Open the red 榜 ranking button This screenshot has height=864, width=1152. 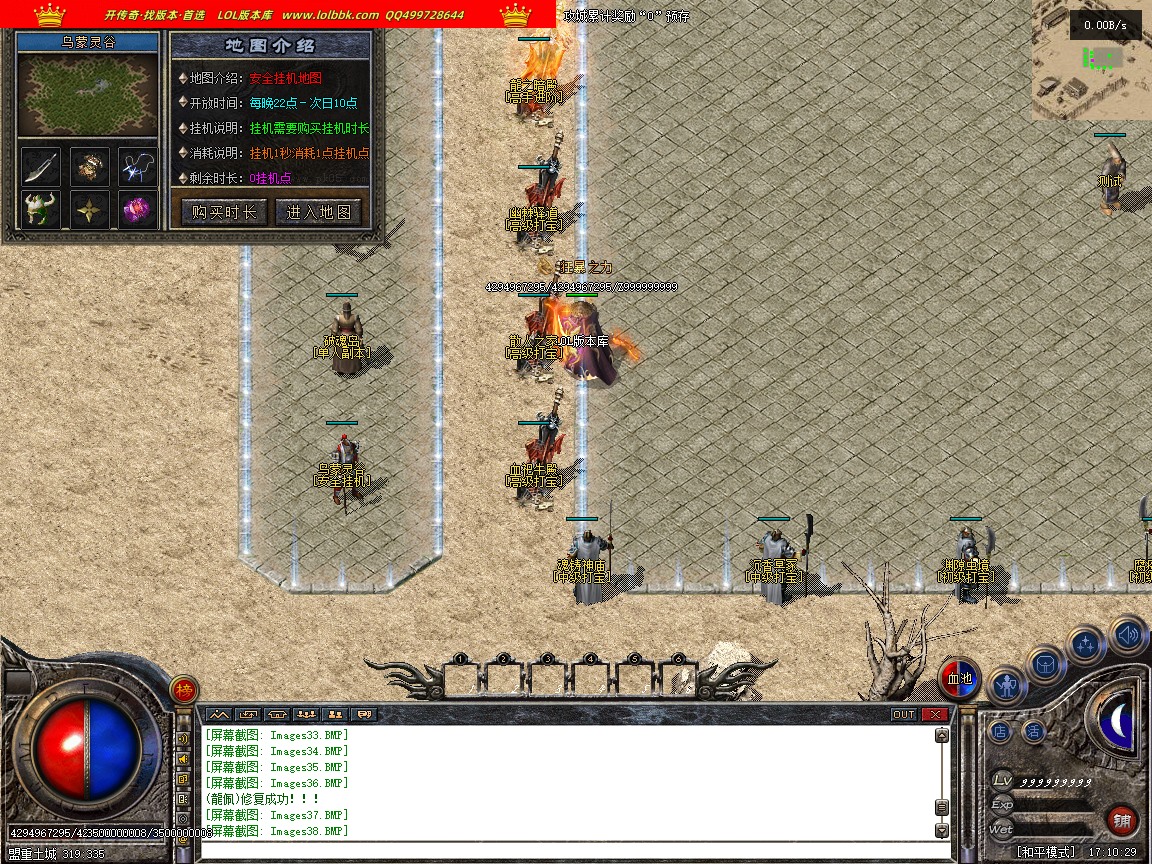point(184,689)
